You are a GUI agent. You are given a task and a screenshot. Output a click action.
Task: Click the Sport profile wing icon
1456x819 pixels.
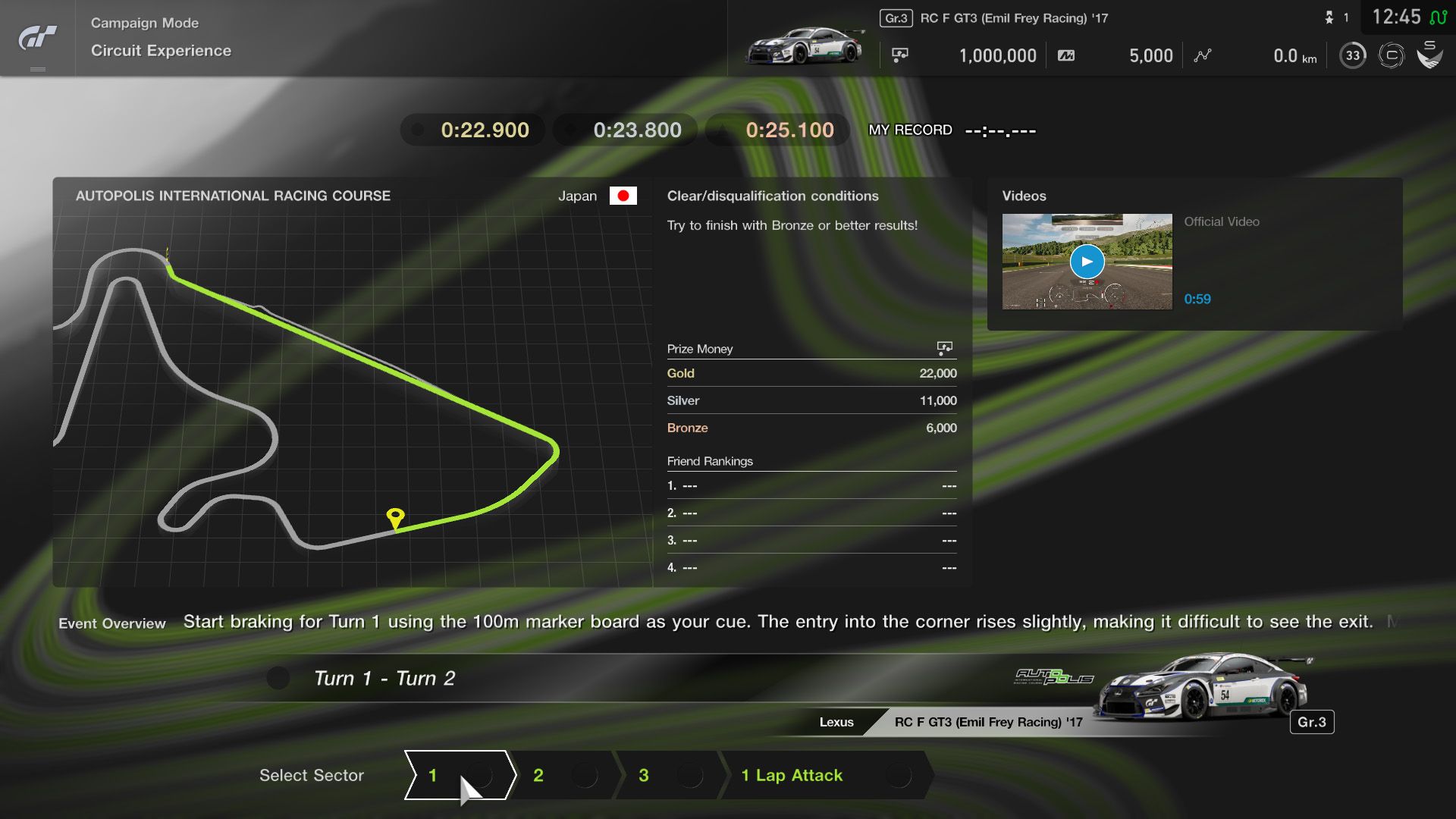click(x=1432, y=55)
